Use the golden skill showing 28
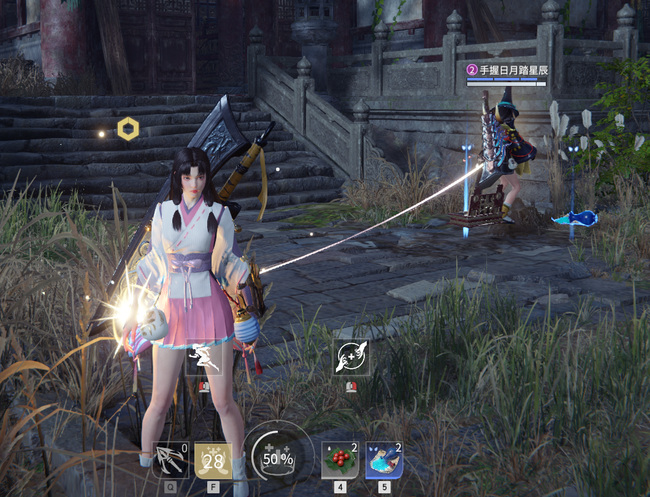 (212, 460)
